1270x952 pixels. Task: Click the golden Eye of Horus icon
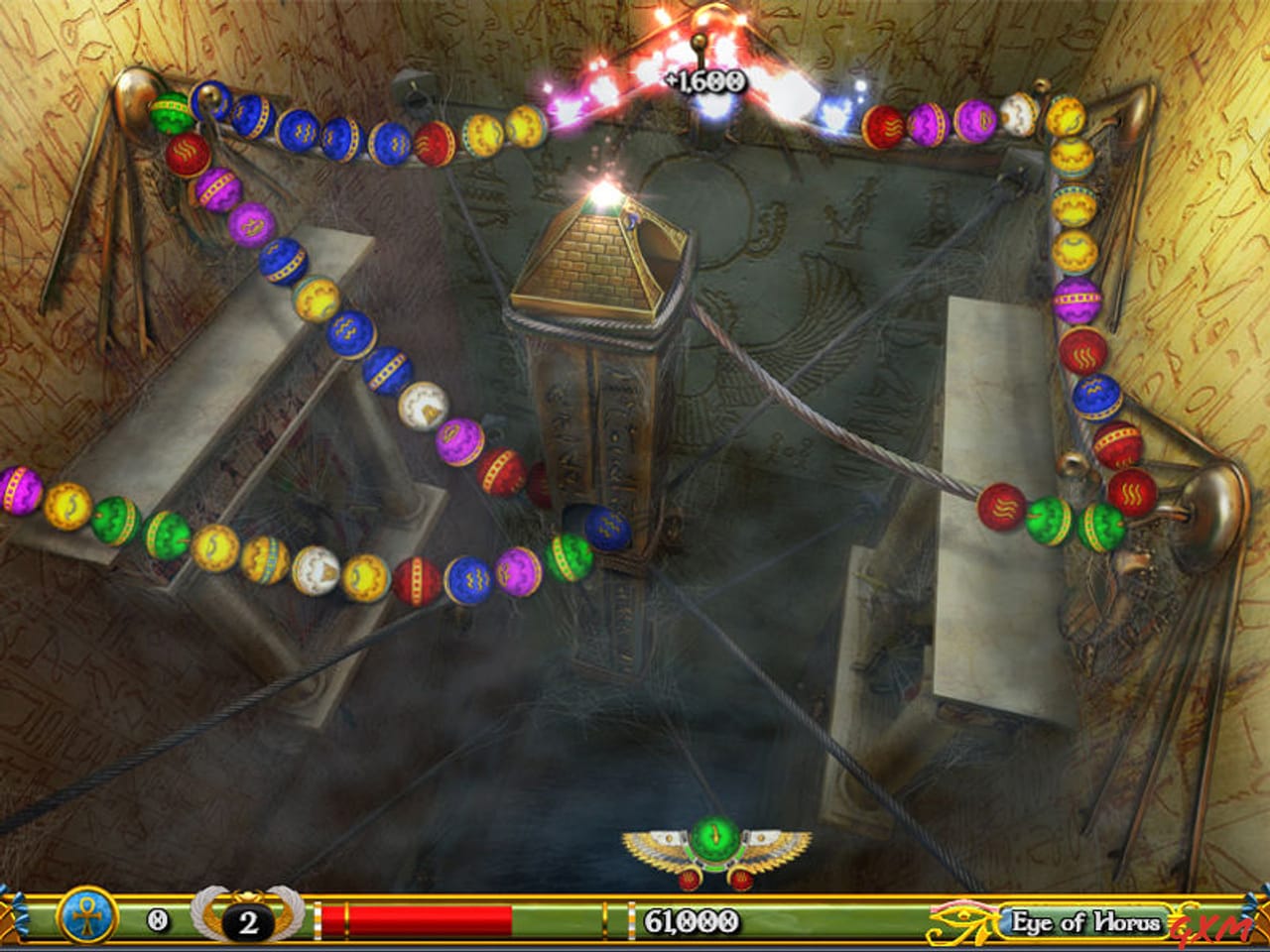tap(960, 924)
